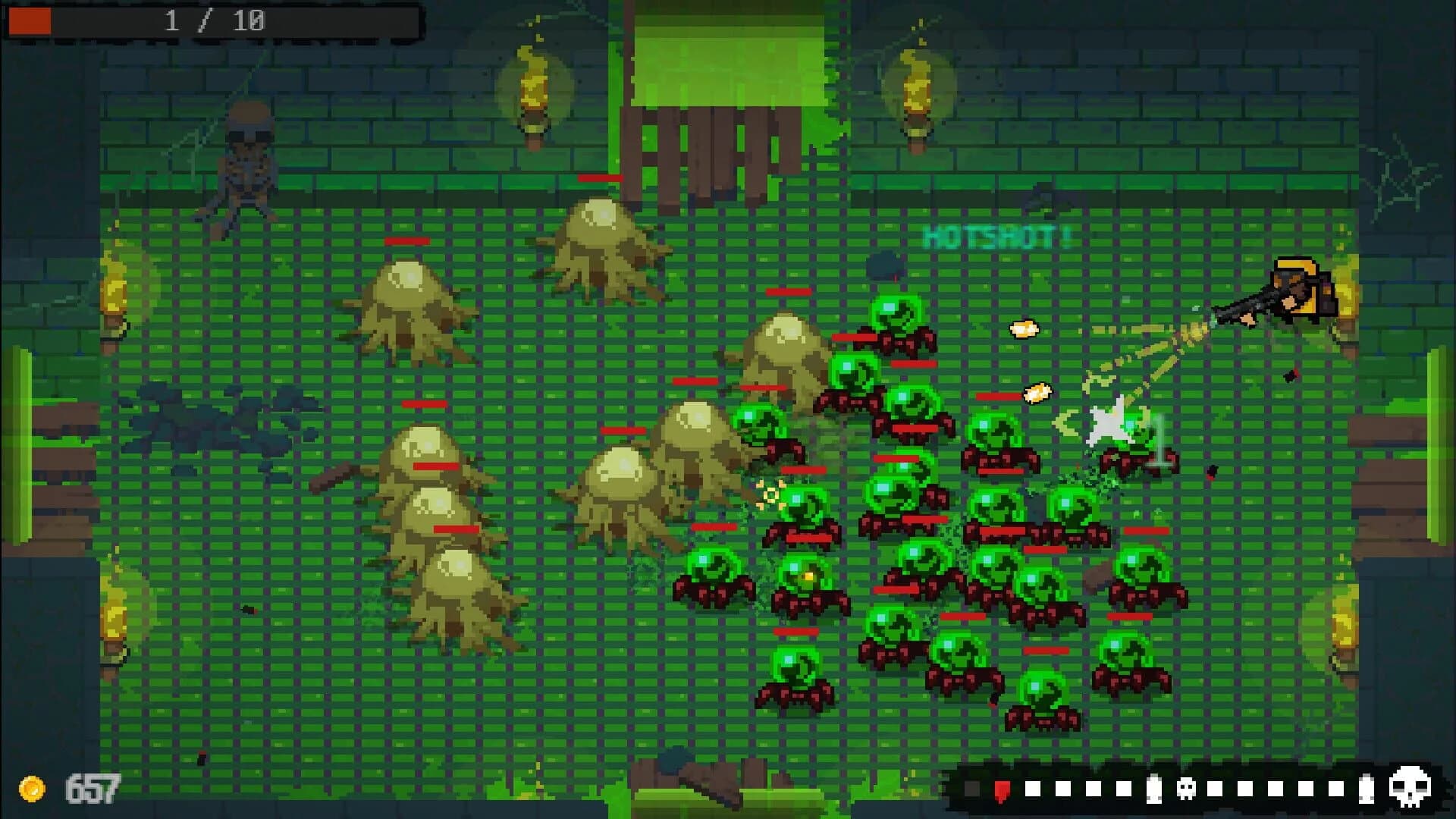
Task: Select the yellow muzzle-flash crosshair near a slime
Action: (769, 493)
